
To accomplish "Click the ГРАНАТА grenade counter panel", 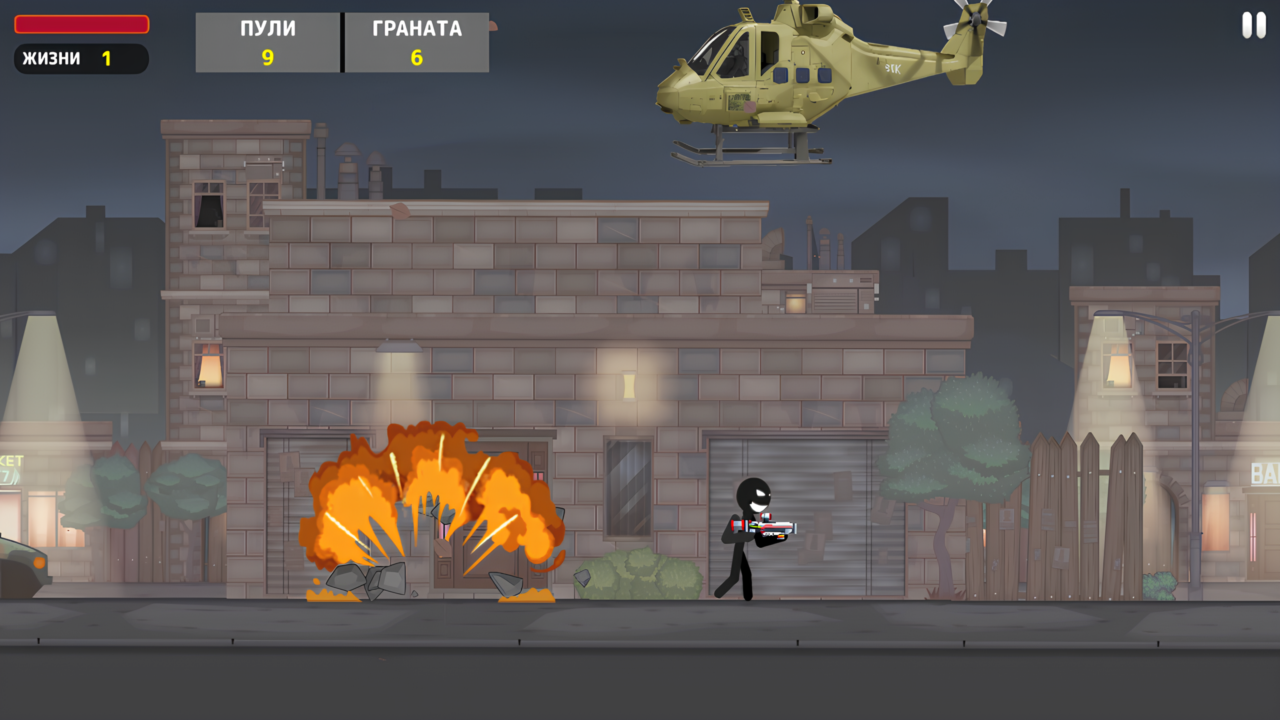I will click(x=417, y=42).
